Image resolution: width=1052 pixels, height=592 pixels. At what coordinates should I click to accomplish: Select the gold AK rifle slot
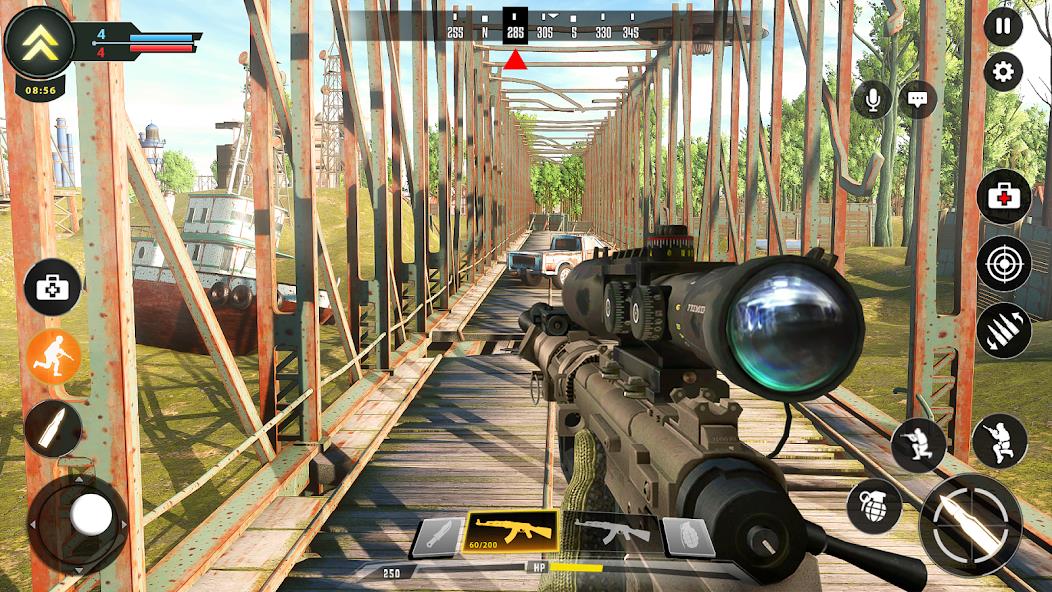click(513, 532)
